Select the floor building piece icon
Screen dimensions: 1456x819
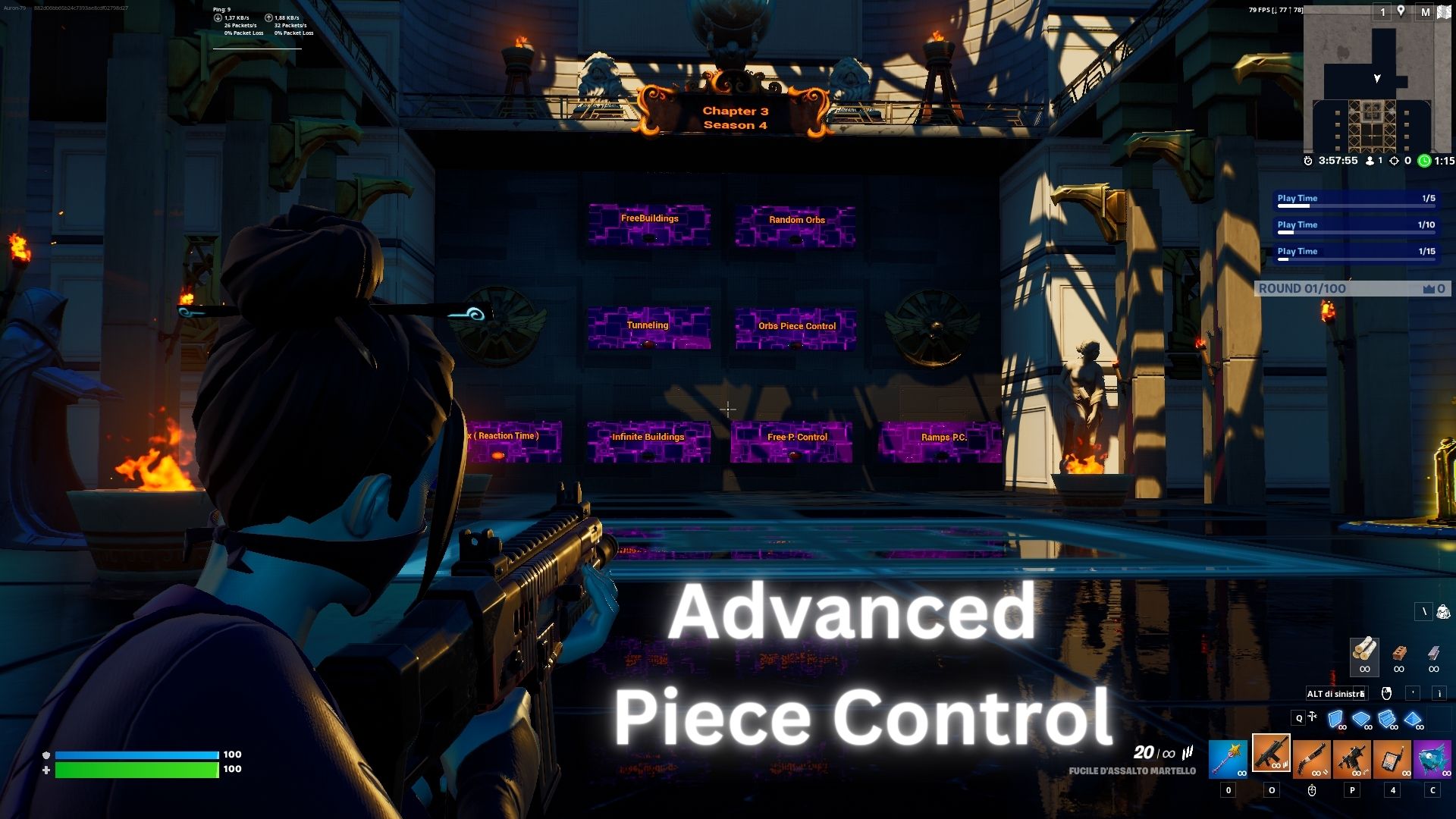(x=1360, y=719)
